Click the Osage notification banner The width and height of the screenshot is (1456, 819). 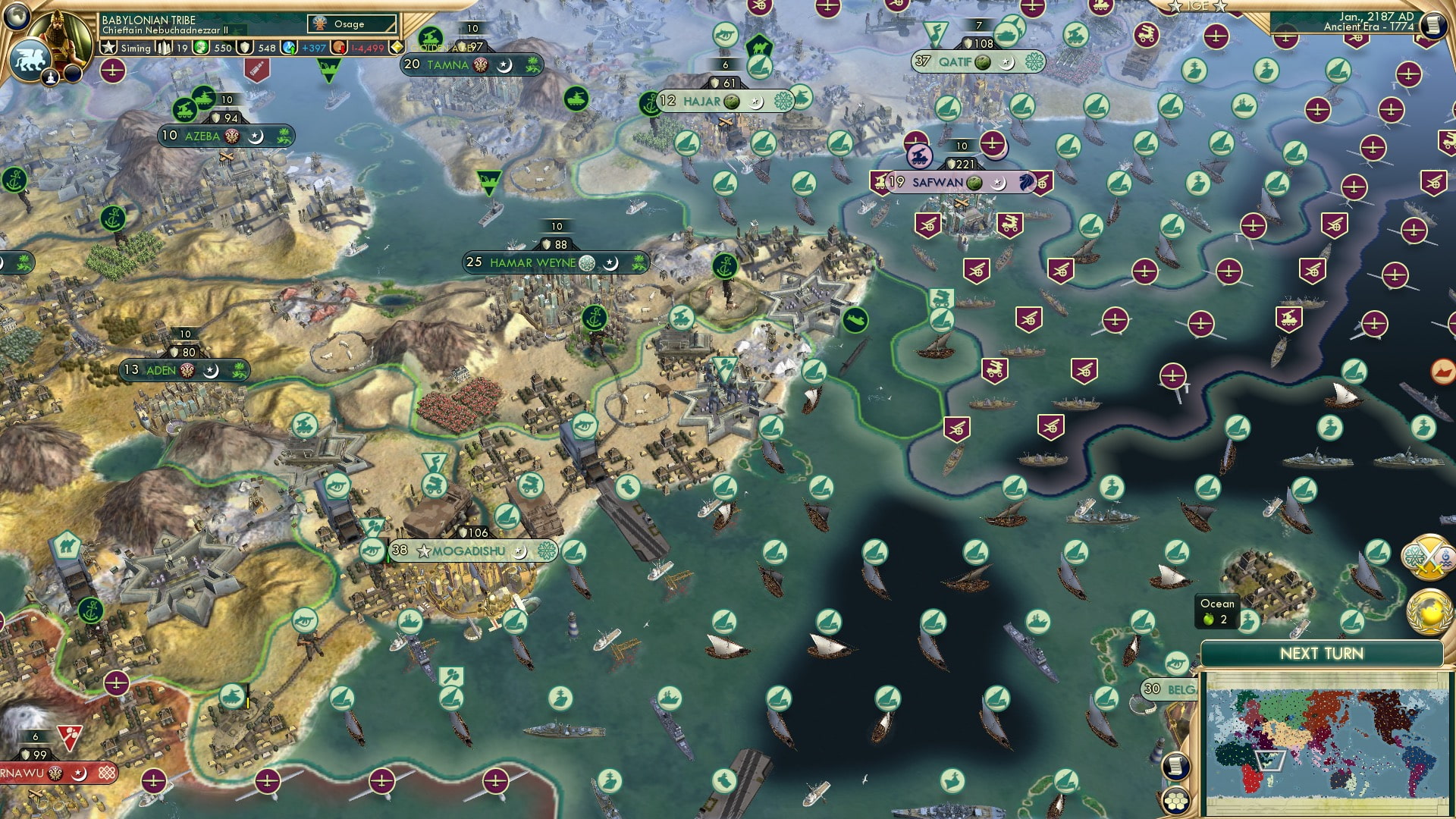[x=351, y=24]
